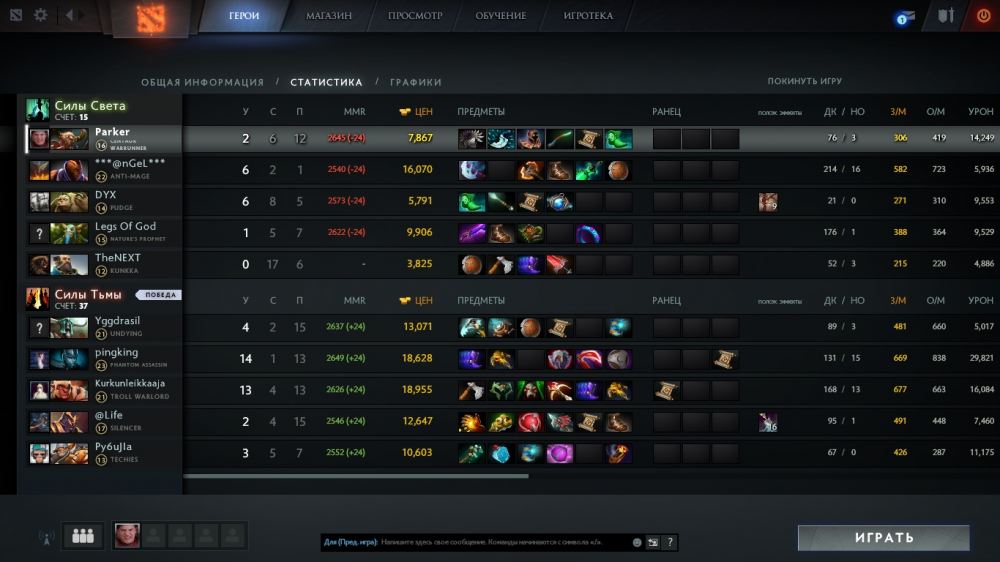Open the ОБУЧЕНИЕ tab
Image resolution: width=1000 pixels, height=562 pixels.
(x=501, y=16)
